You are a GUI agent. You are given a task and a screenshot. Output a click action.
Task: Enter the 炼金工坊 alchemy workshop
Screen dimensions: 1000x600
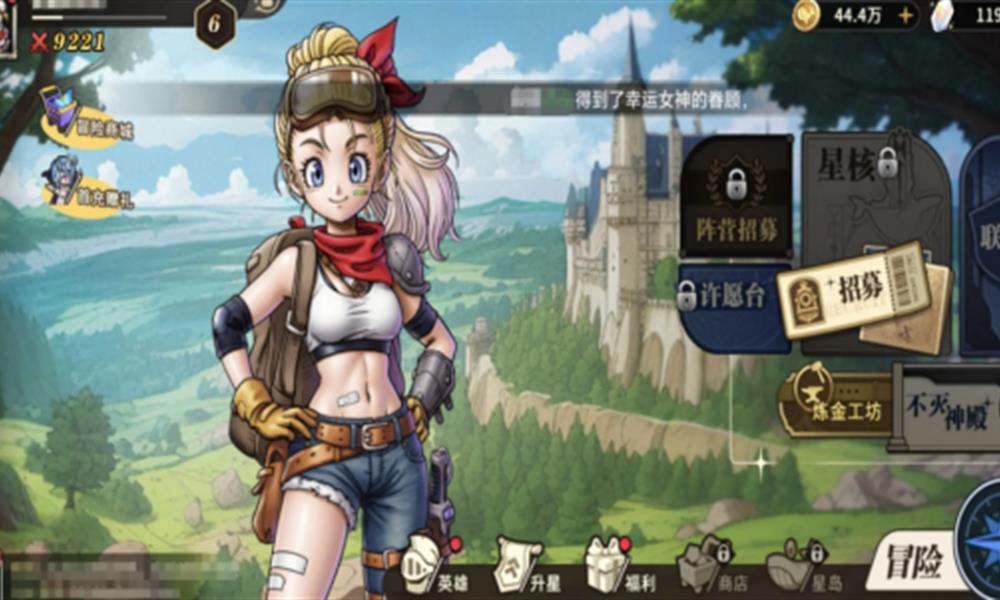click(836, 398)
